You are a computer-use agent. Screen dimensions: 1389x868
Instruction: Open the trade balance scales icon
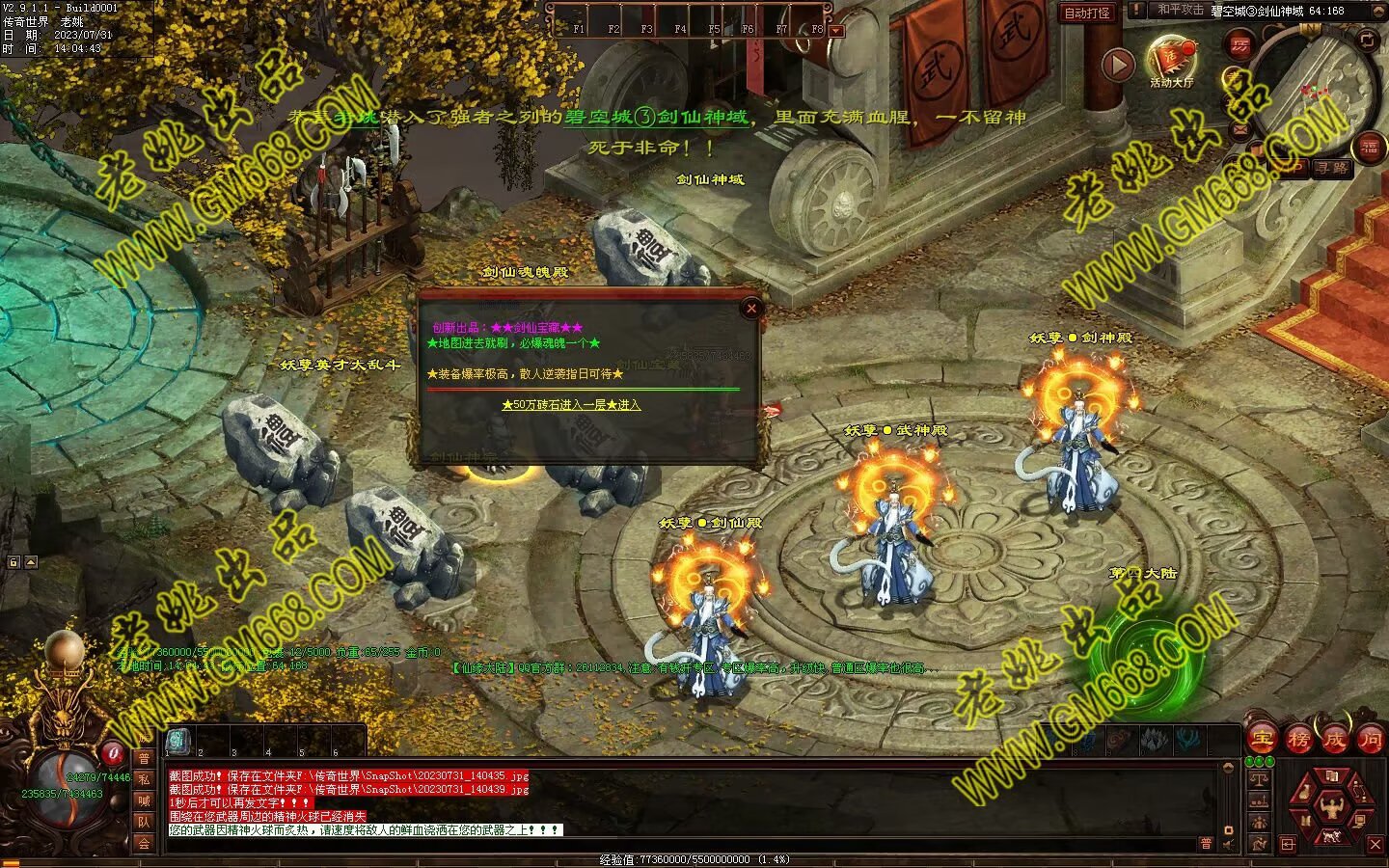(1258, 777)
